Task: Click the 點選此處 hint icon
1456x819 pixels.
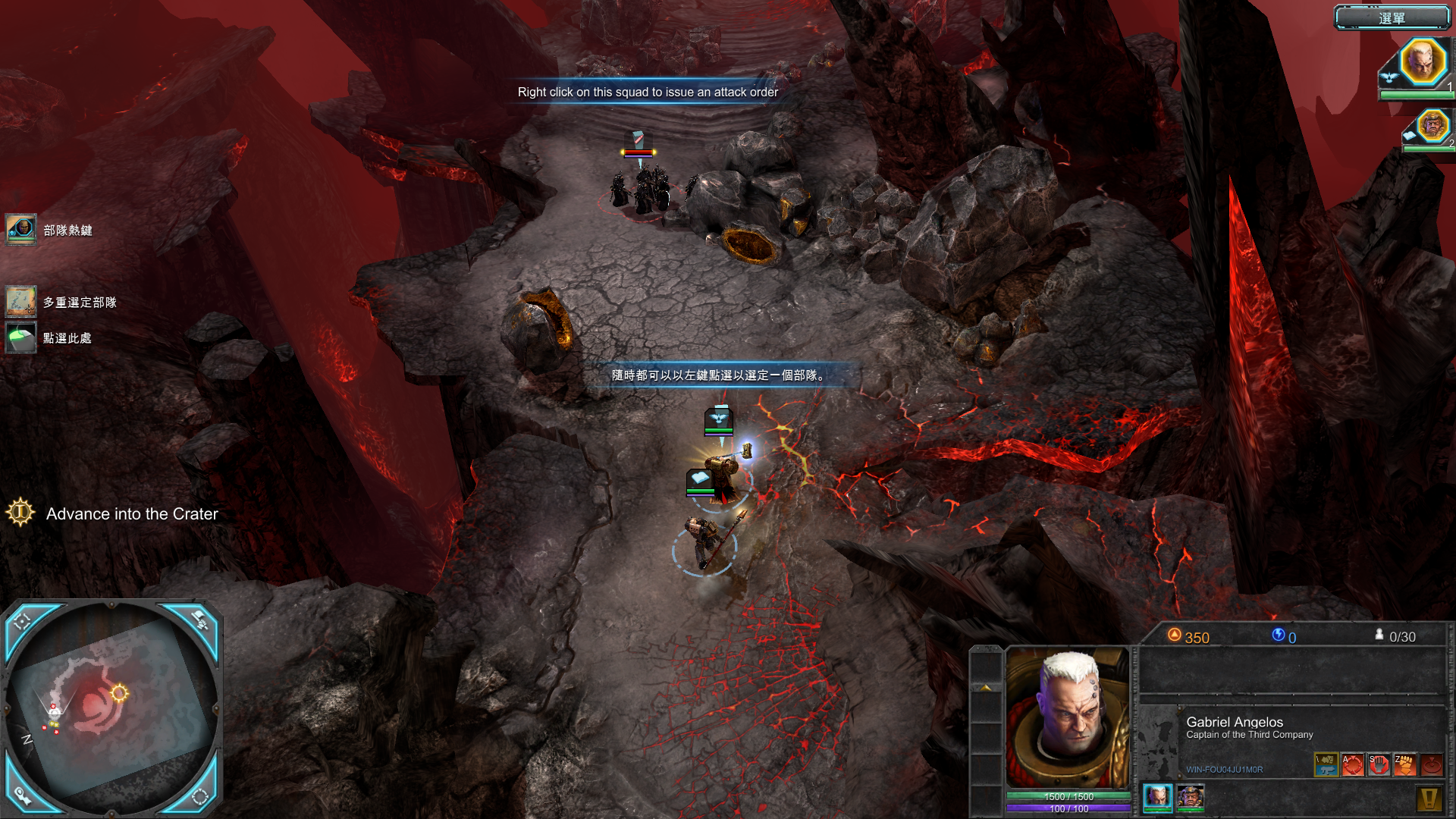Action: pos(21,337)
